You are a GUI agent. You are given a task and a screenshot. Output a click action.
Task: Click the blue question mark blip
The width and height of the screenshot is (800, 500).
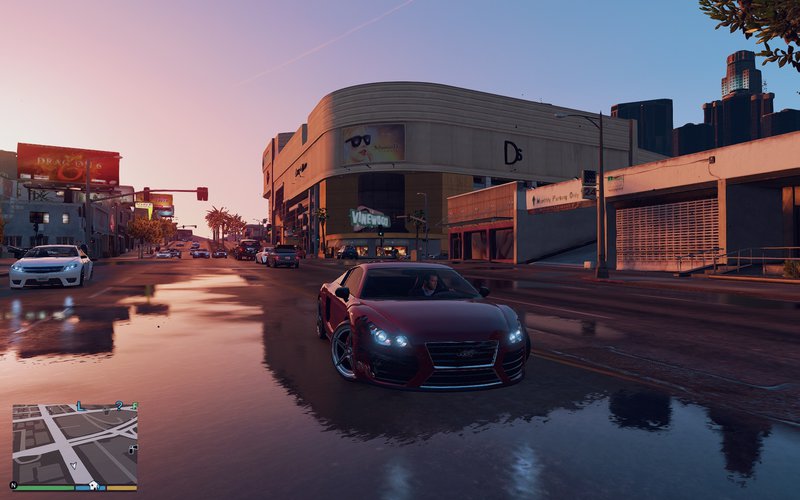pyautogui.click(x=119, y=406)
